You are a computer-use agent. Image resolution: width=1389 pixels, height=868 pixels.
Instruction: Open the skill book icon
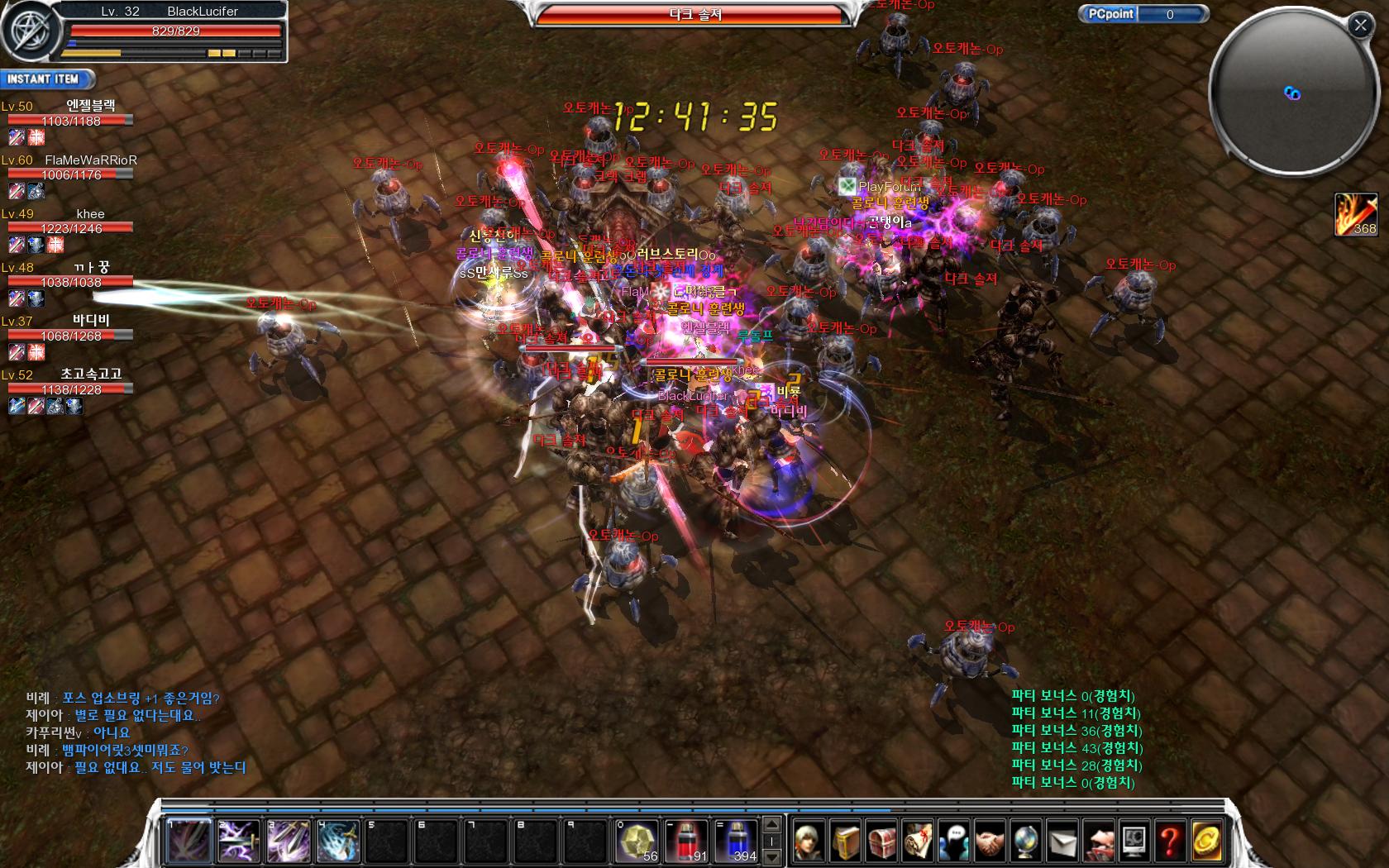tap(845, 842)
